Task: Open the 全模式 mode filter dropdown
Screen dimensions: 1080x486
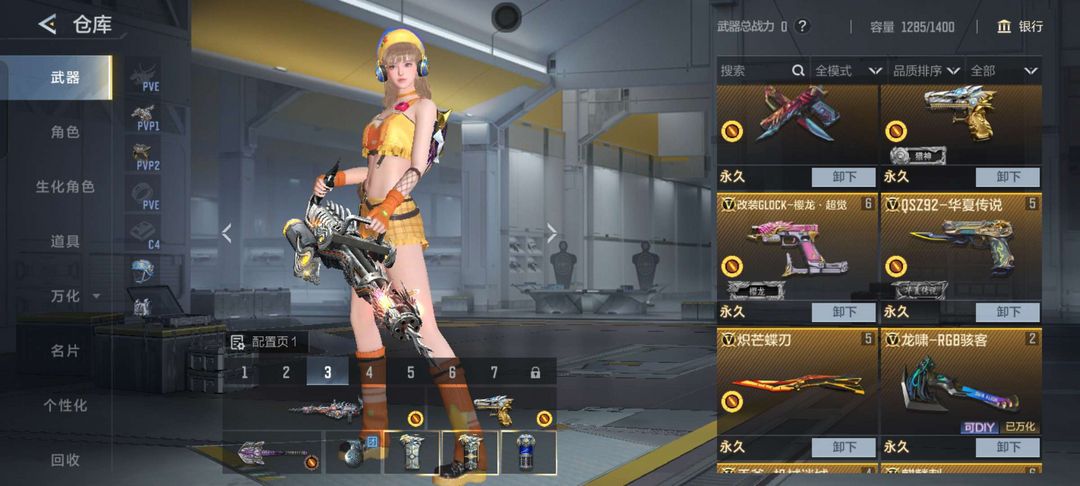Action: coord(847,71)
